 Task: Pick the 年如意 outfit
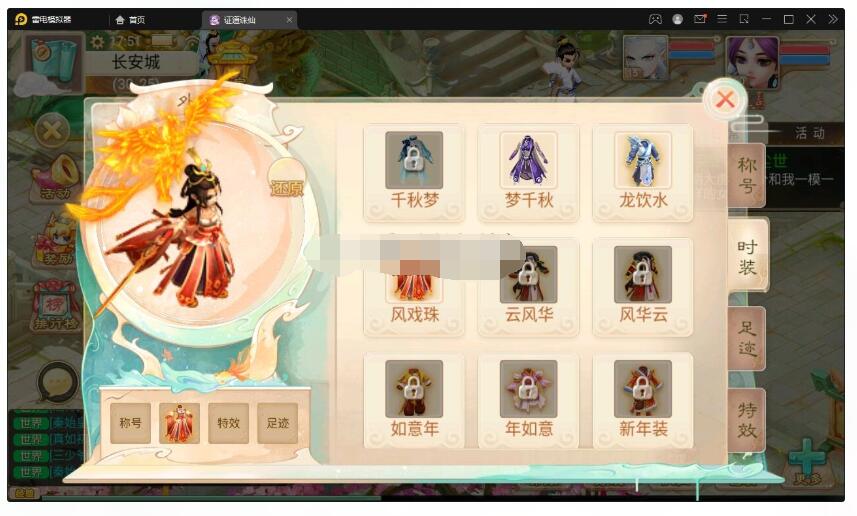(528, 400)
